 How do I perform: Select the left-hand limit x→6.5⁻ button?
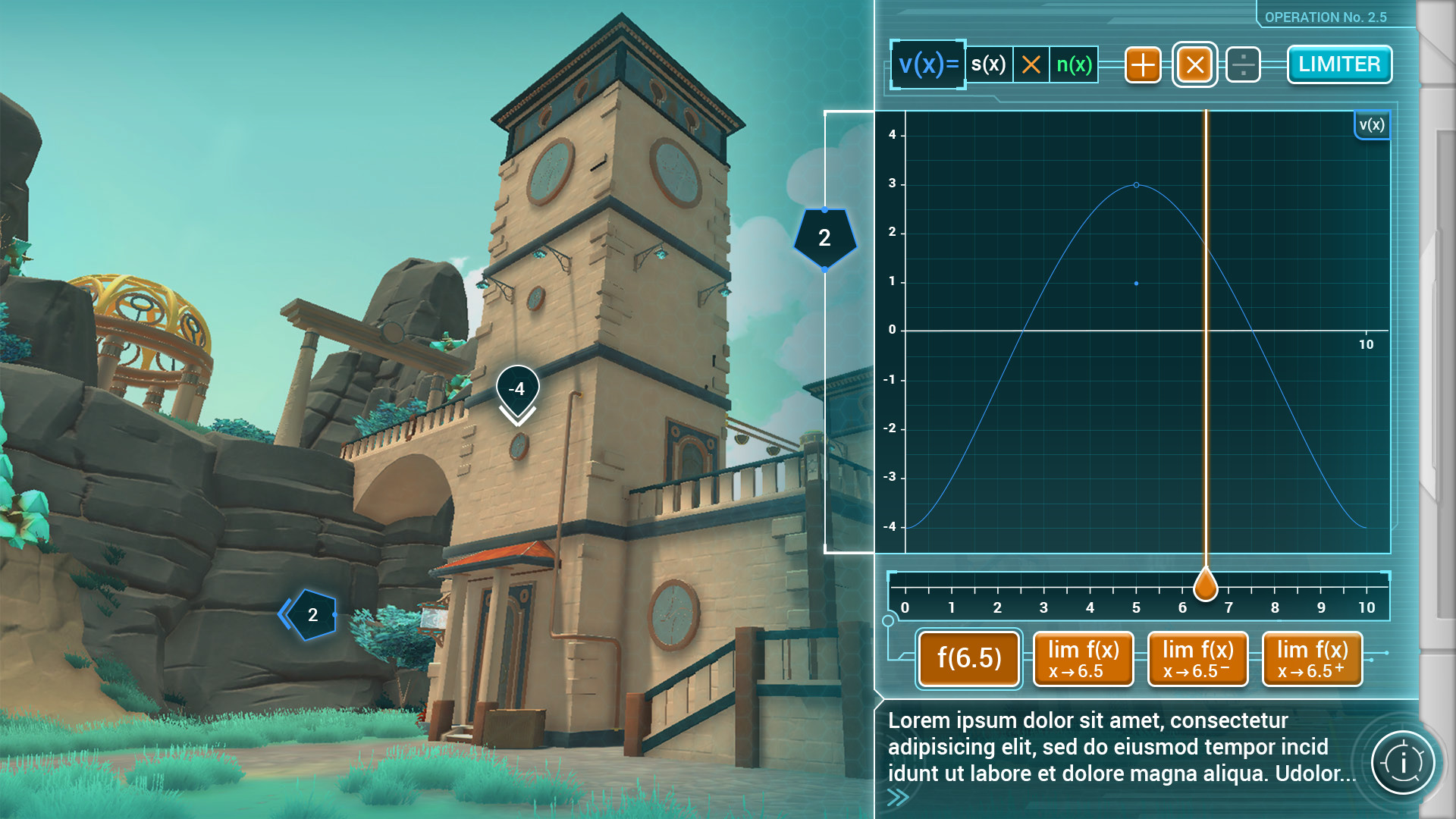(1197, 658)
